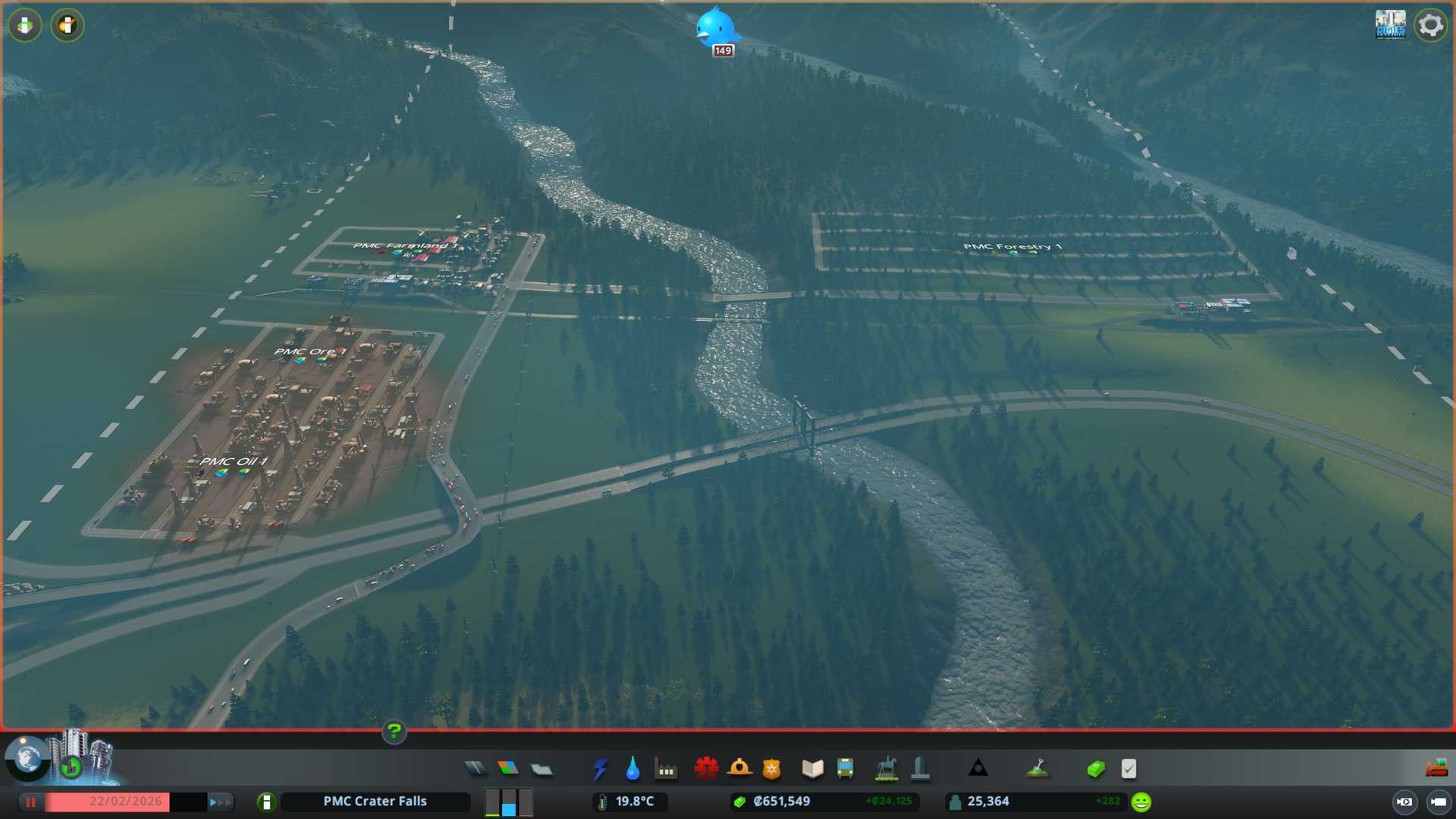The image size is (1456, 819).
Task: Open the Police badge menu
Action: tap(772, 769)
